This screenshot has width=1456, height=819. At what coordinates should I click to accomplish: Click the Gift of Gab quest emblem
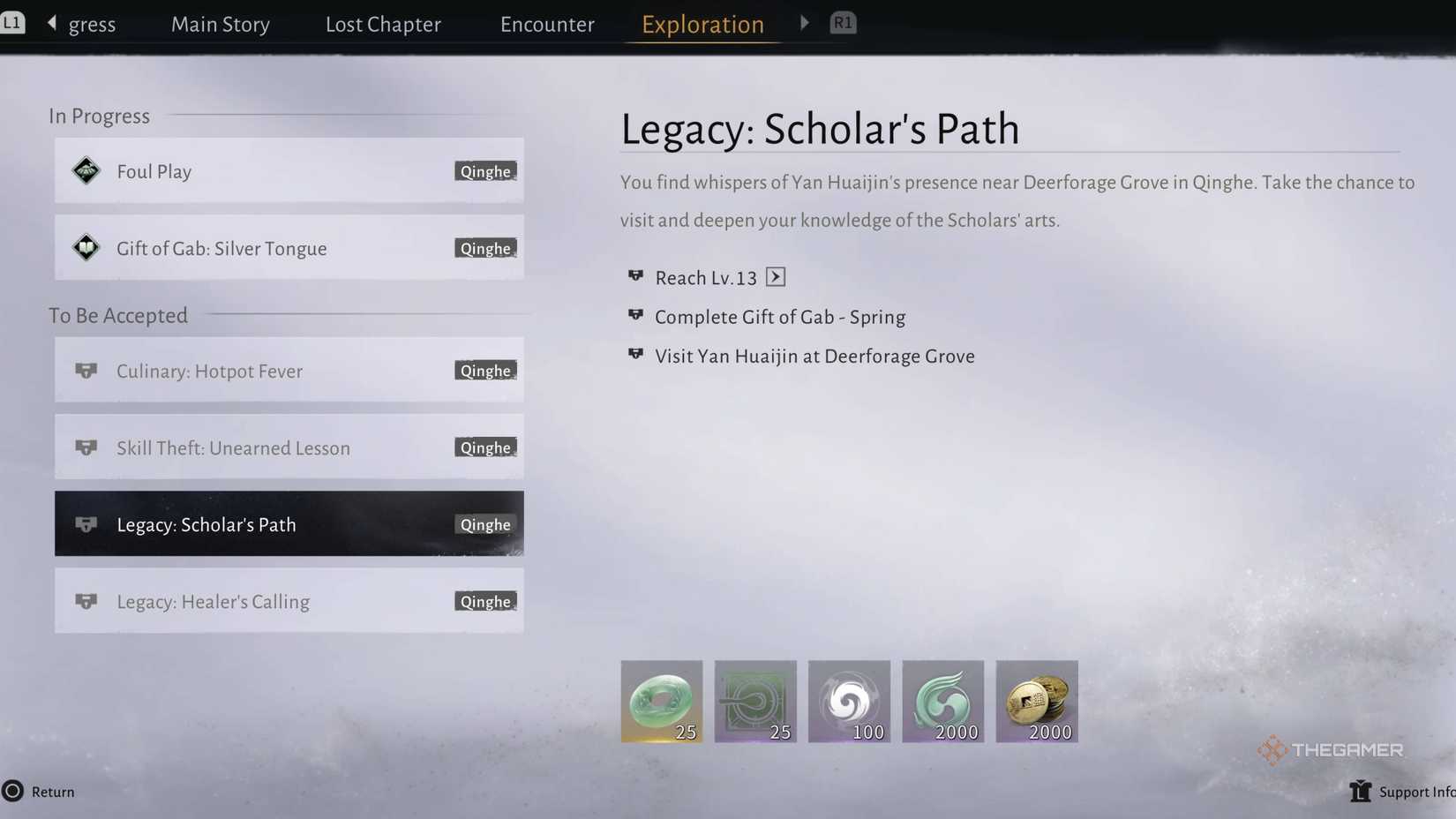(x=86, y=248)
